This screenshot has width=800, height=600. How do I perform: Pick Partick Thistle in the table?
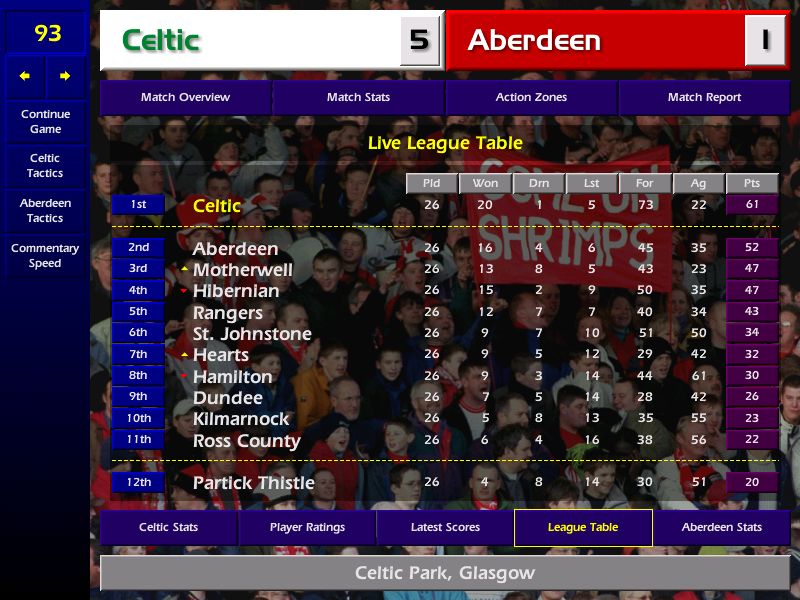pyautogui.click(x=253, y=482)
